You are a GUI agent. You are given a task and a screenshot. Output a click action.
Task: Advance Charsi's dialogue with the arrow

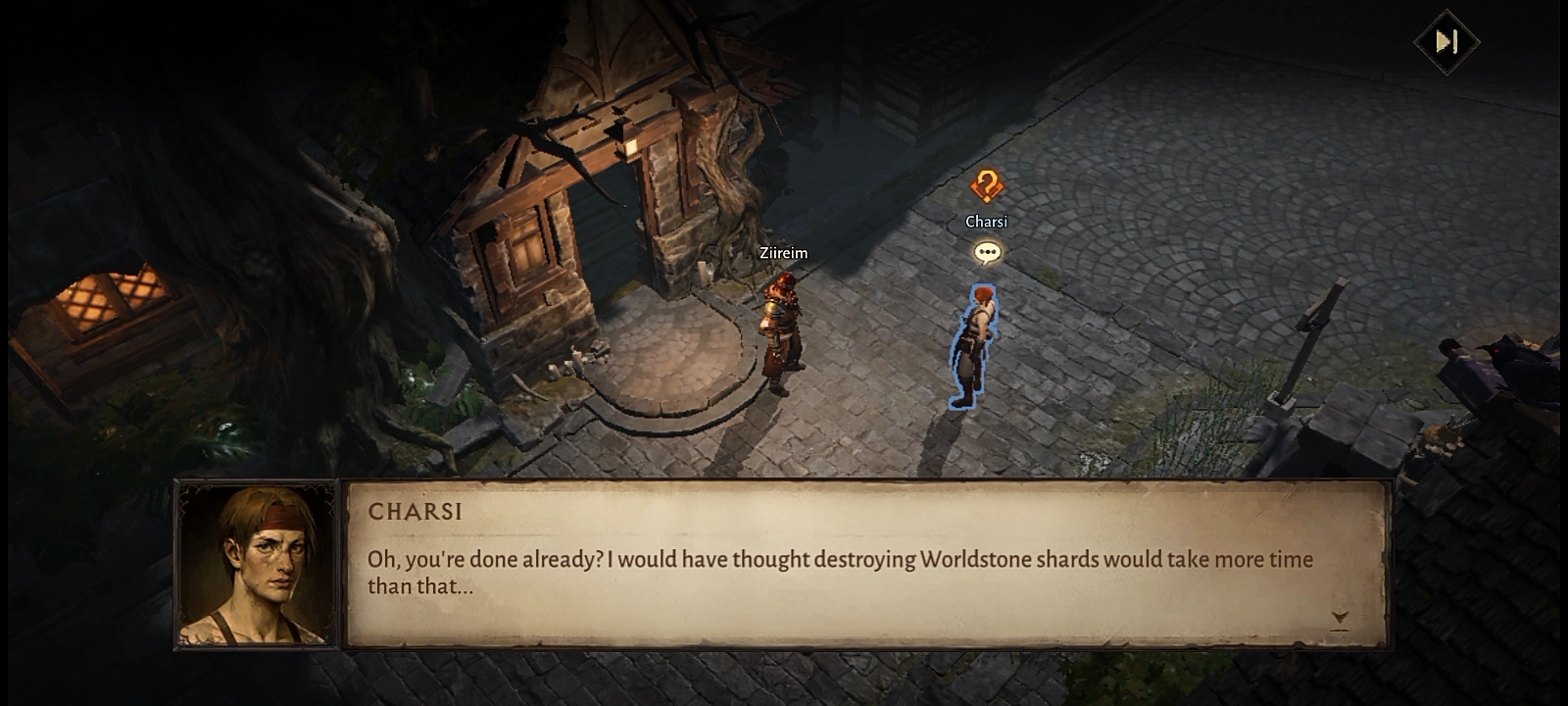[x=1340, y=618]
